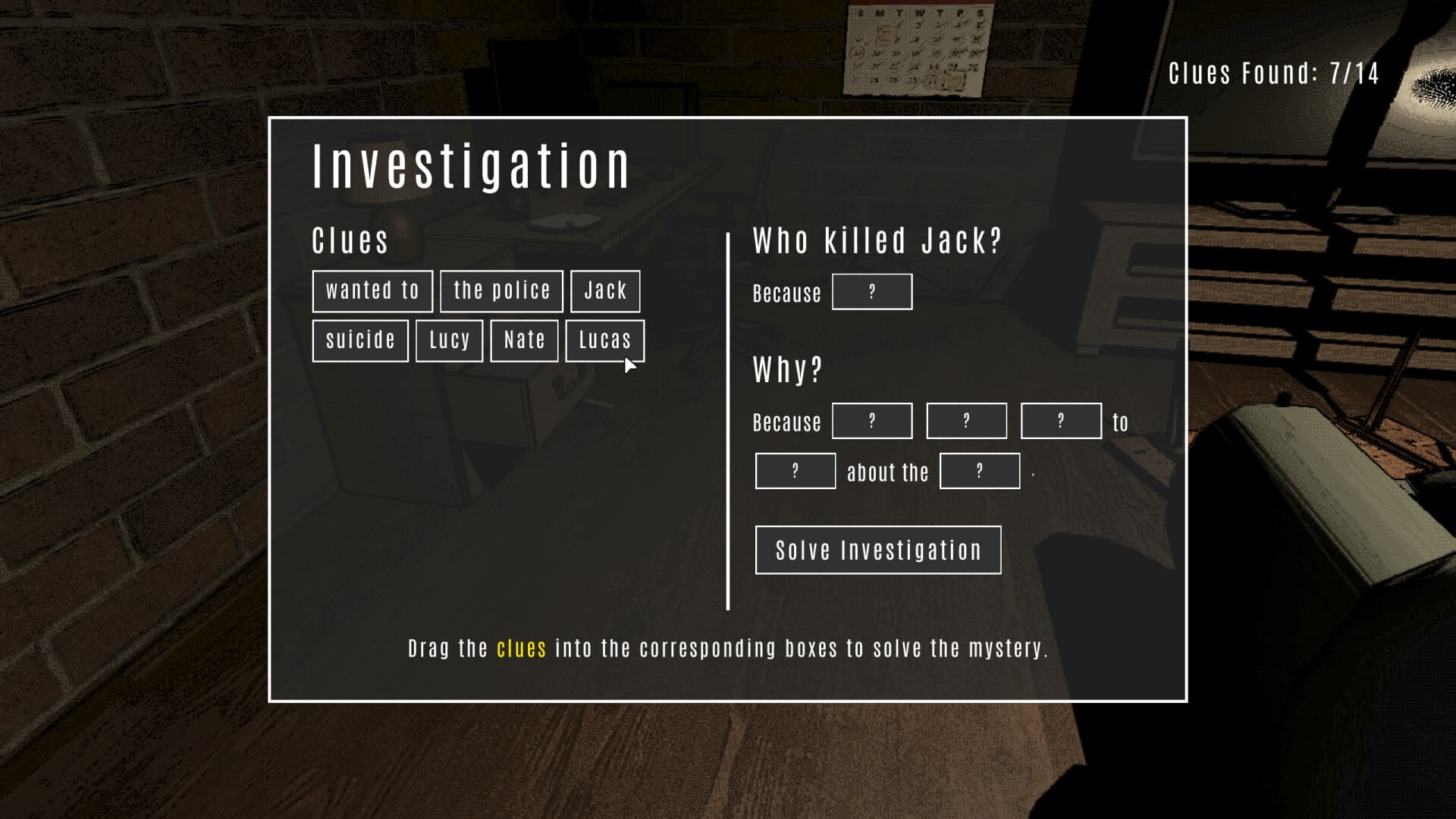The width and height of the screenshot is (1456, 819).
Task: Click the slot after "about the" text
Action: tap(980, 471)
